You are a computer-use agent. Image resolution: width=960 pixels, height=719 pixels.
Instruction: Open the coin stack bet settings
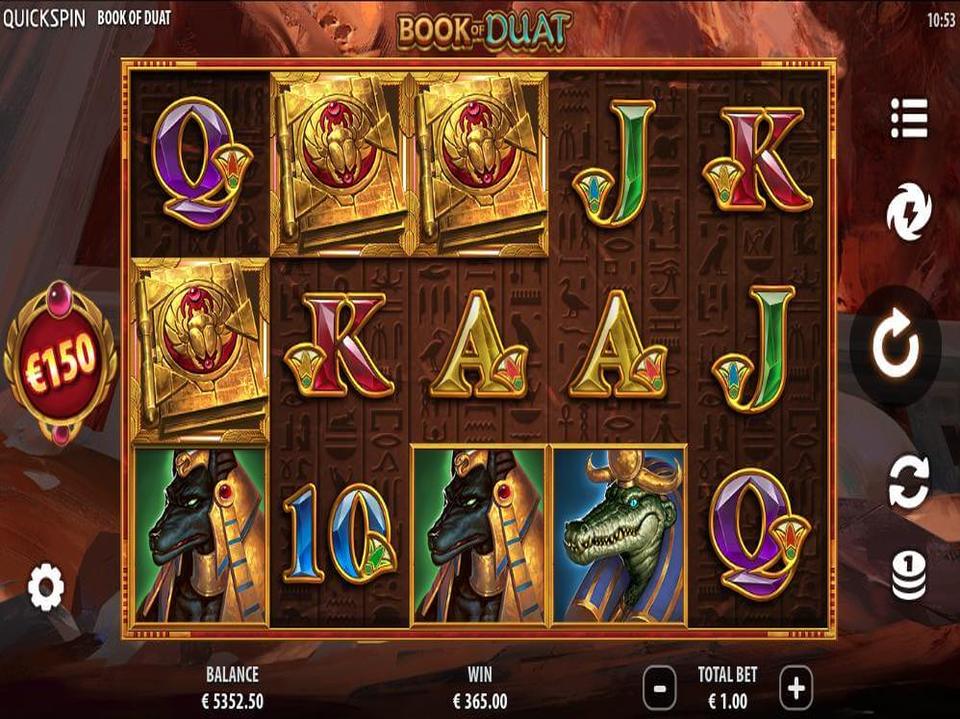click(x=909, y=577)
